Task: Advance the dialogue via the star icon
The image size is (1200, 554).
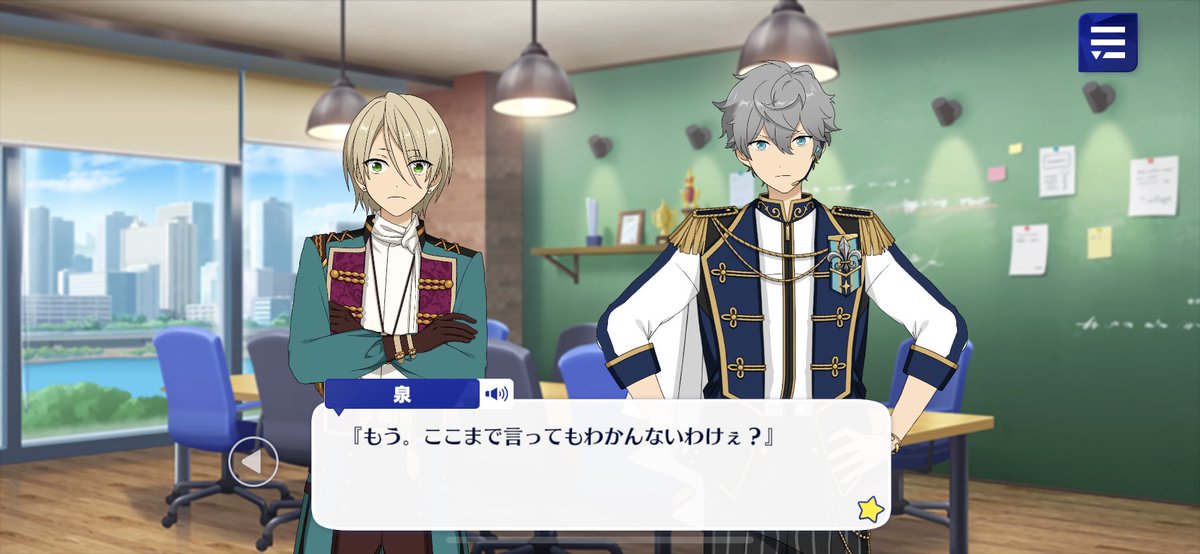Action: click(870, 509)
